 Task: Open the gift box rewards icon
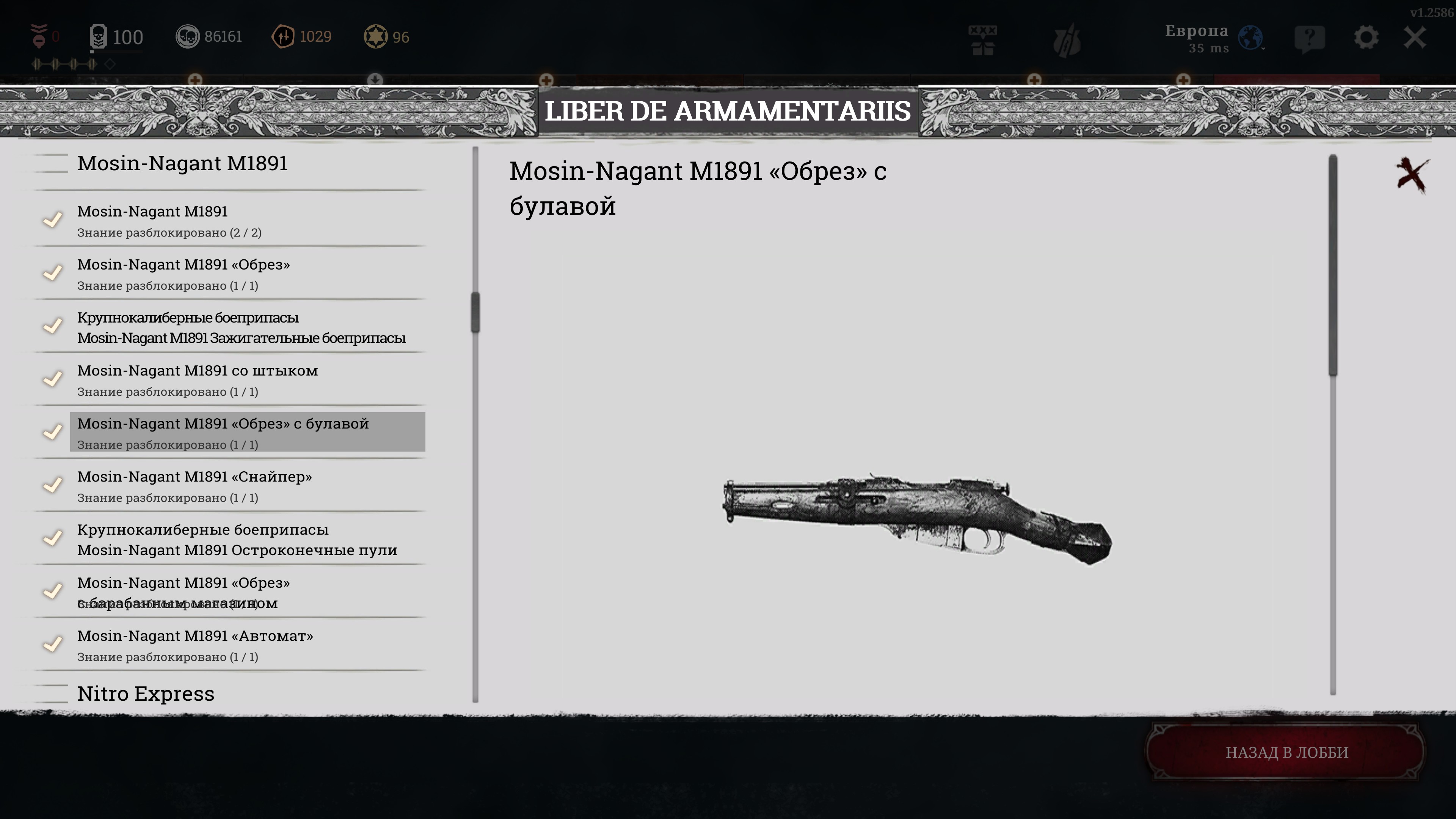pos(983,39)
